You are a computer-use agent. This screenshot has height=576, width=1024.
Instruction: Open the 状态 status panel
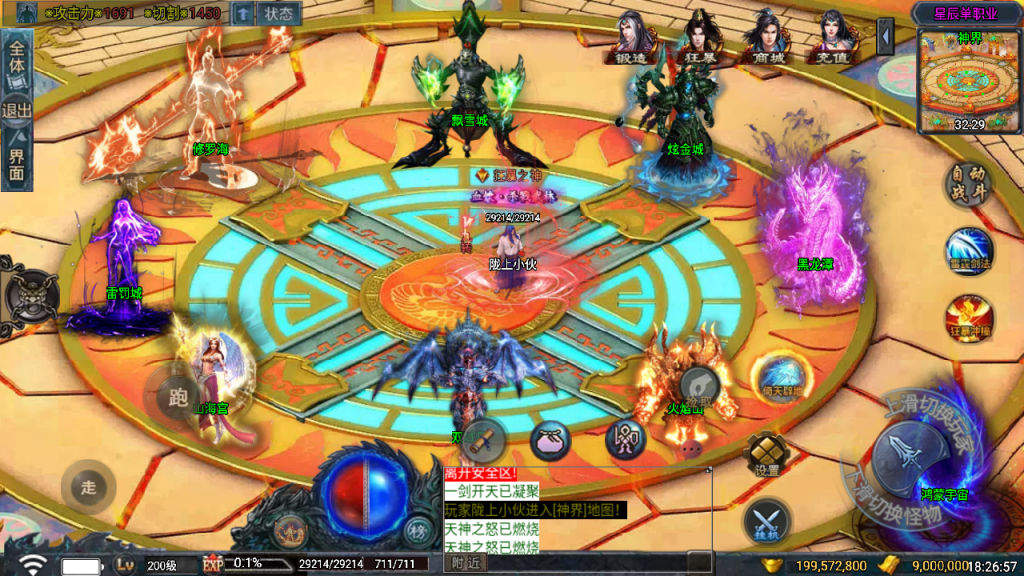point(279,14)
